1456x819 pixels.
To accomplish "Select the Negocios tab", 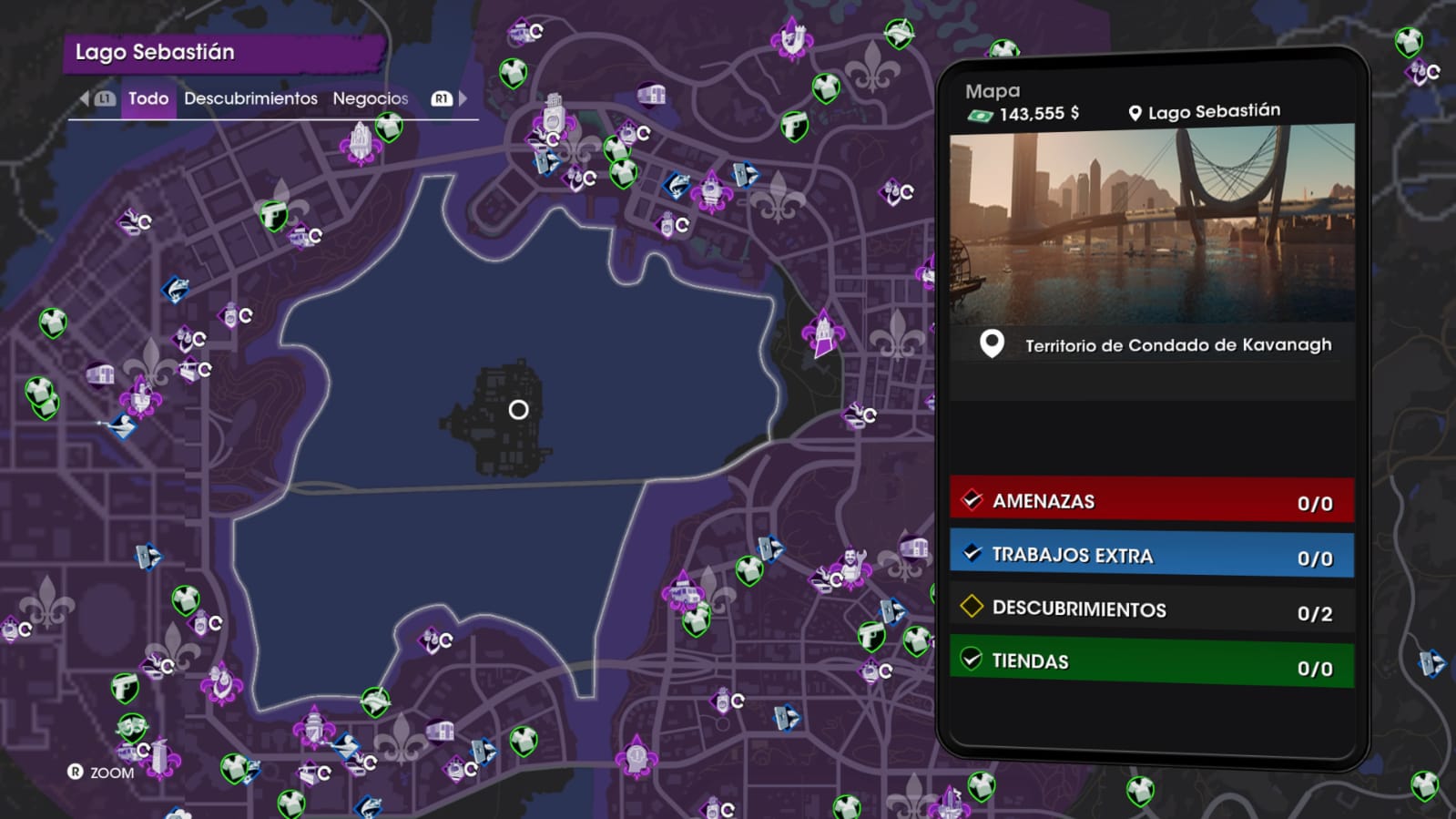I will click(x=370, y=98).
